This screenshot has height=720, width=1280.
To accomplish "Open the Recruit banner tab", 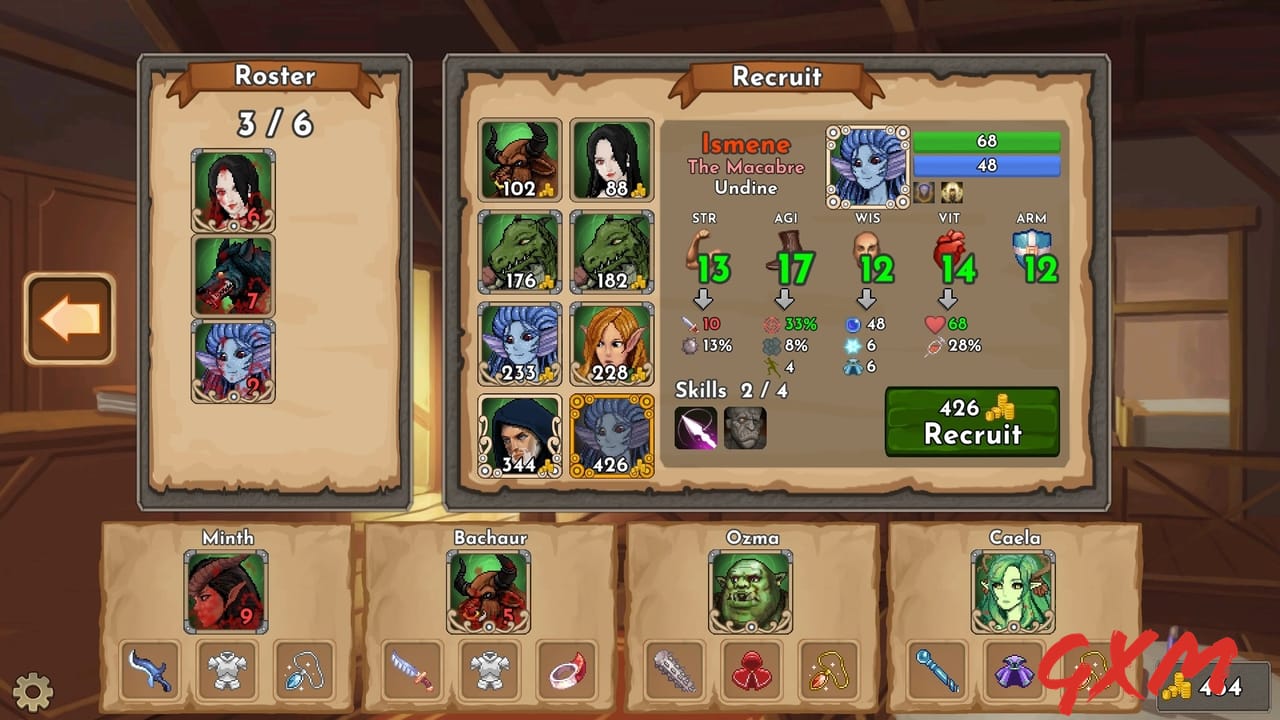I will pyautogui.click(x=777, y=76).
